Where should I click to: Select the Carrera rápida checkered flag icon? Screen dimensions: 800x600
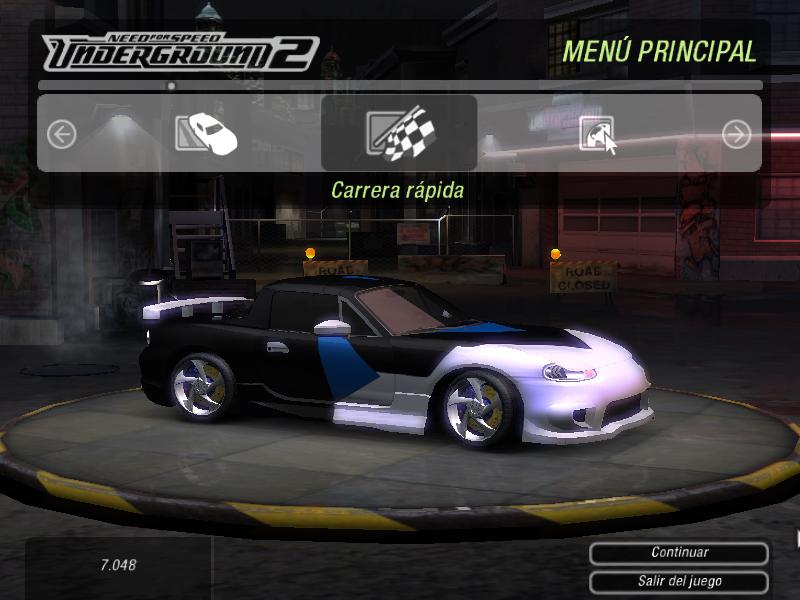pyautogui.click(x=398, y=134)
